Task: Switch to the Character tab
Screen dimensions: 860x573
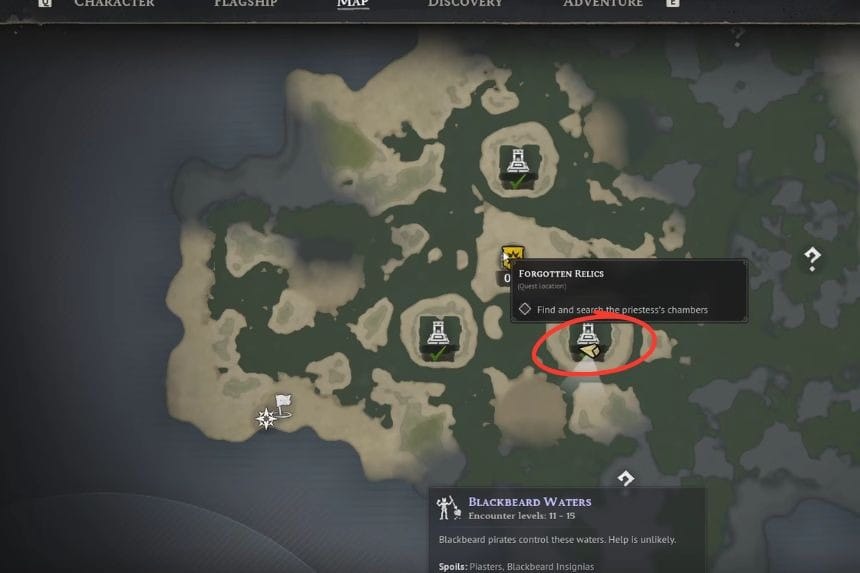Action: (x=114, y=4)
